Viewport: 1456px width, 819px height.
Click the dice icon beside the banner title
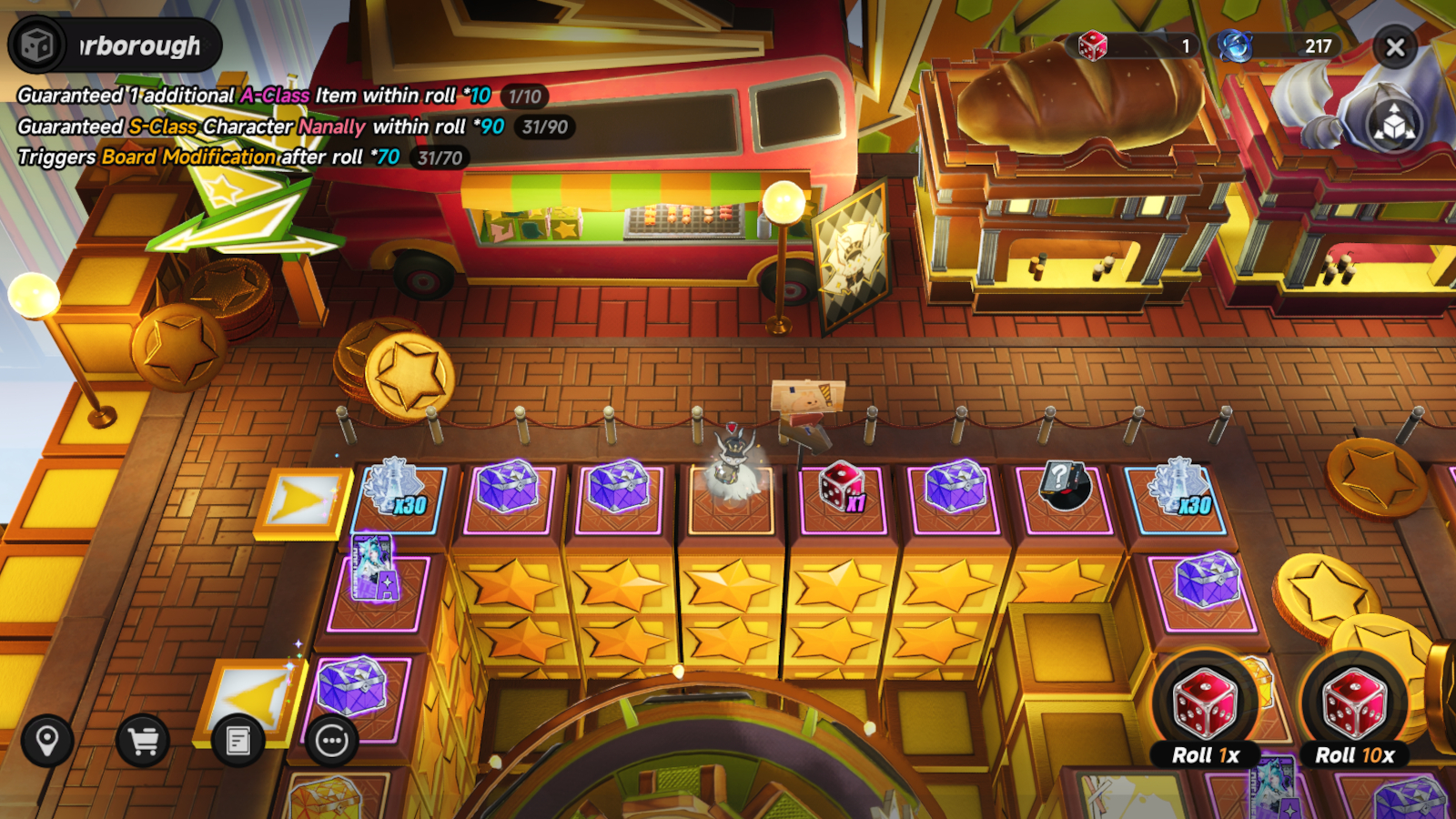[38, 45]
